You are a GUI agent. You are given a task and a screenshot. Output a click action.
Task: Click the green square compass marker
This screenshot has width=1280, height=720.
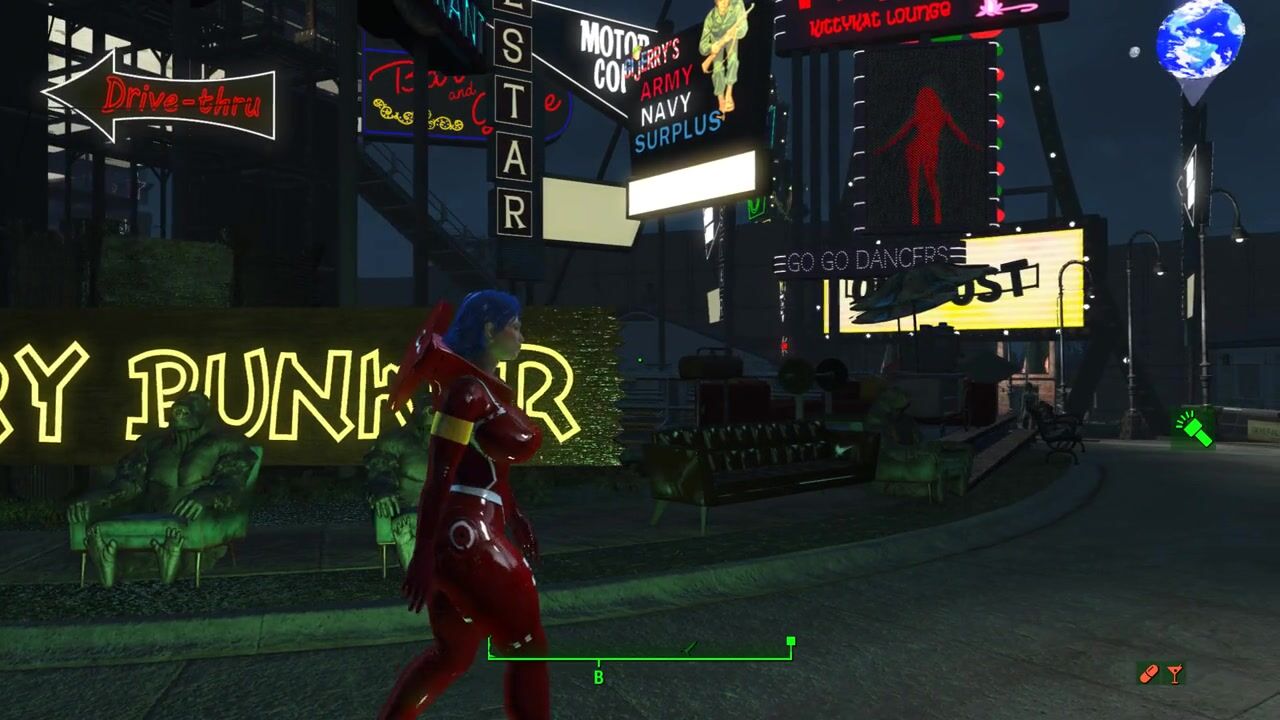click(791, 641)
